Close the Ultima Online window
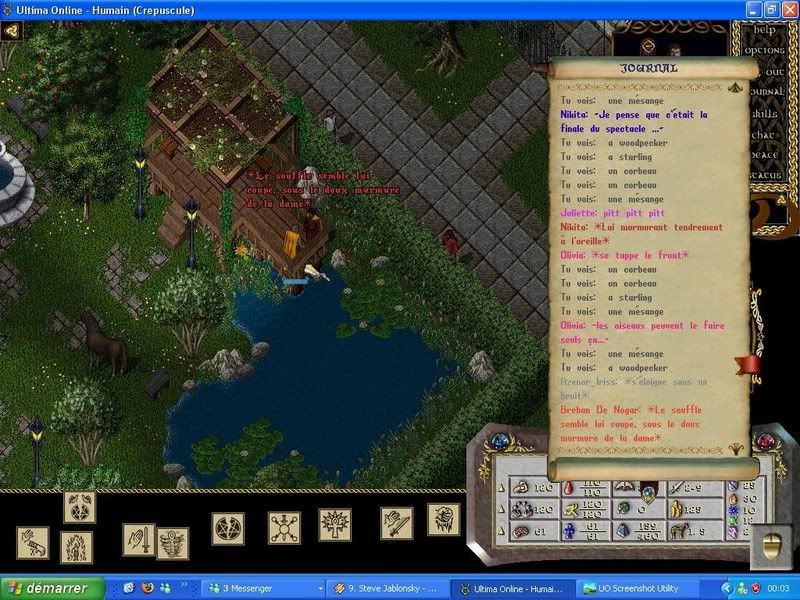The height and width of the screenshot is (600, 800). (788, 9)
